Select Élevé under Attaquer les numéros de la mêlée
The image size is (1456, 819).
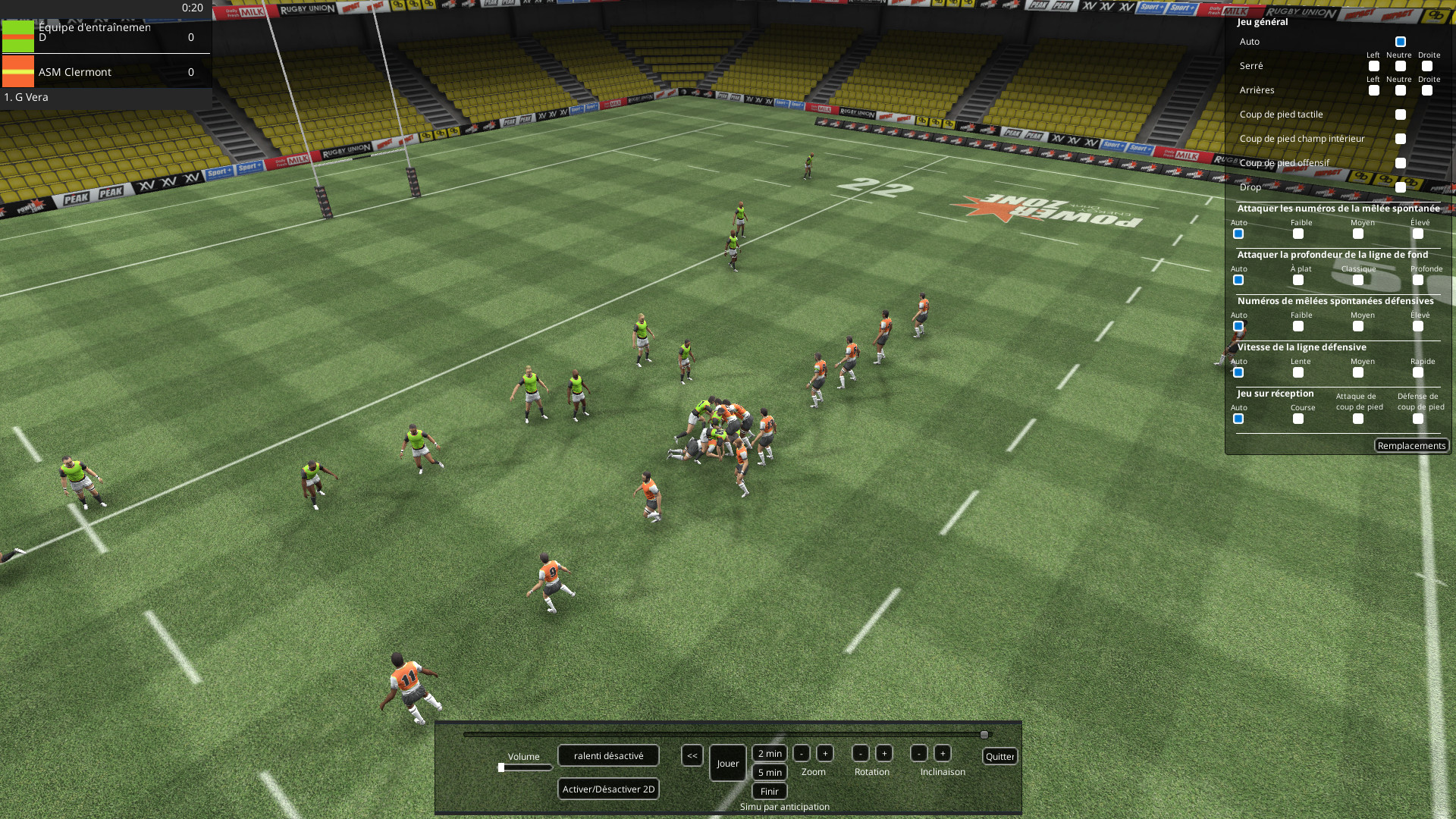(x=1417, y=234)
